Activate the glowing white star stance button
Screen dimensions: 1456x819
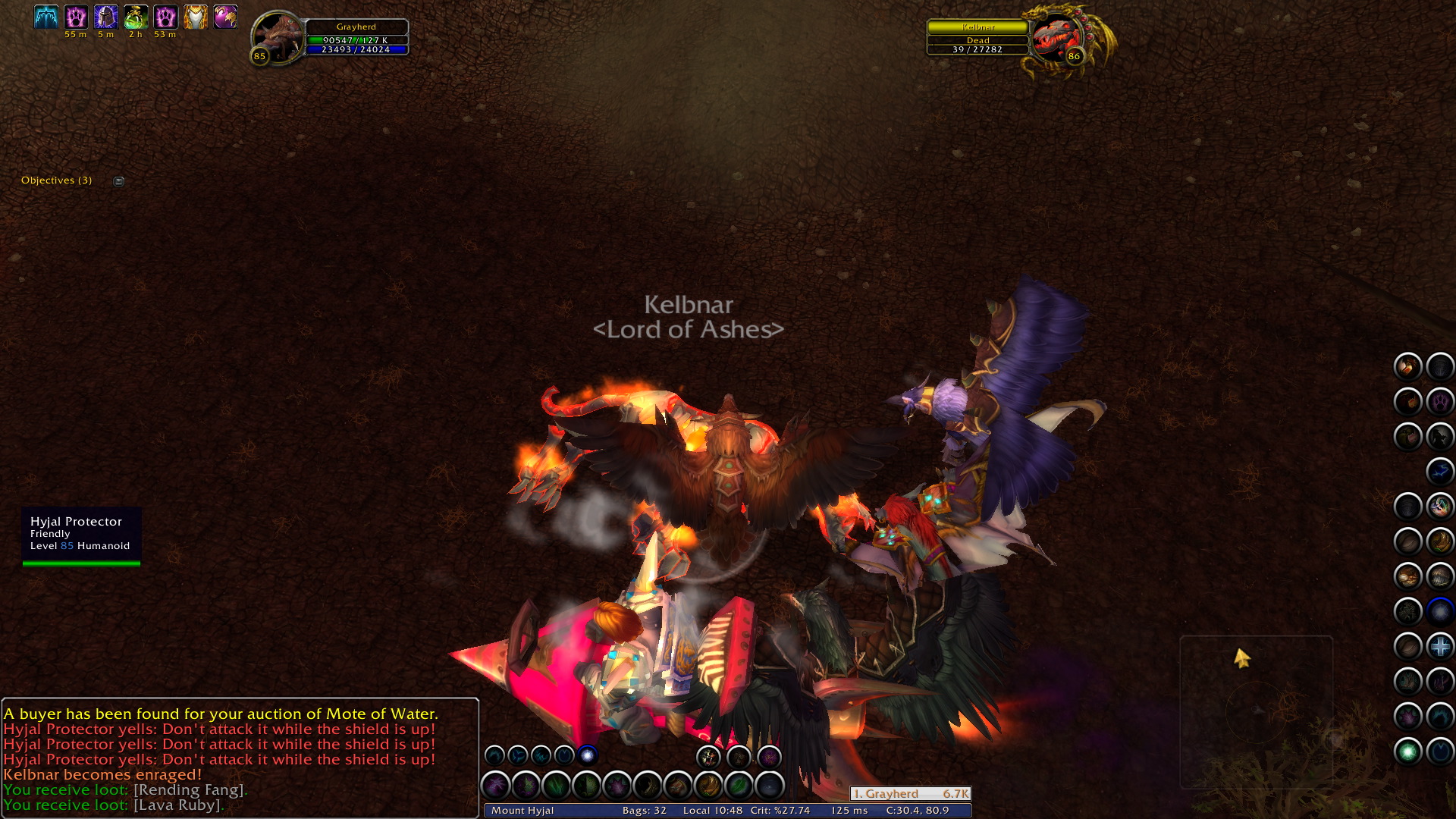pos(588,755)
